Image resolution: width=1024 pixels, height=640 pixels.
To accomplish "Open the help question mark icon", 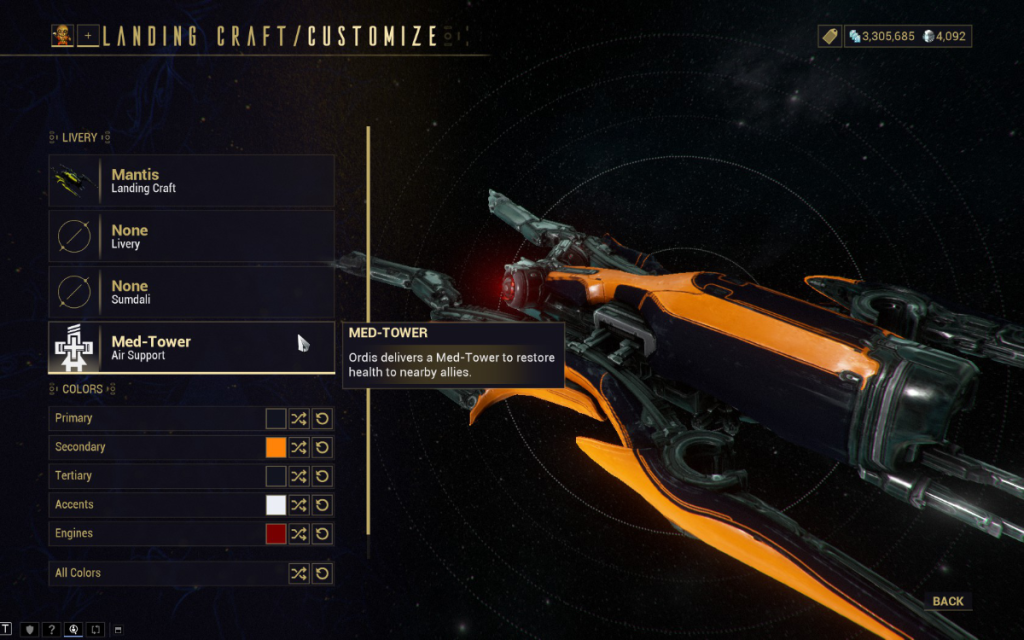I will tap(51, 630).
